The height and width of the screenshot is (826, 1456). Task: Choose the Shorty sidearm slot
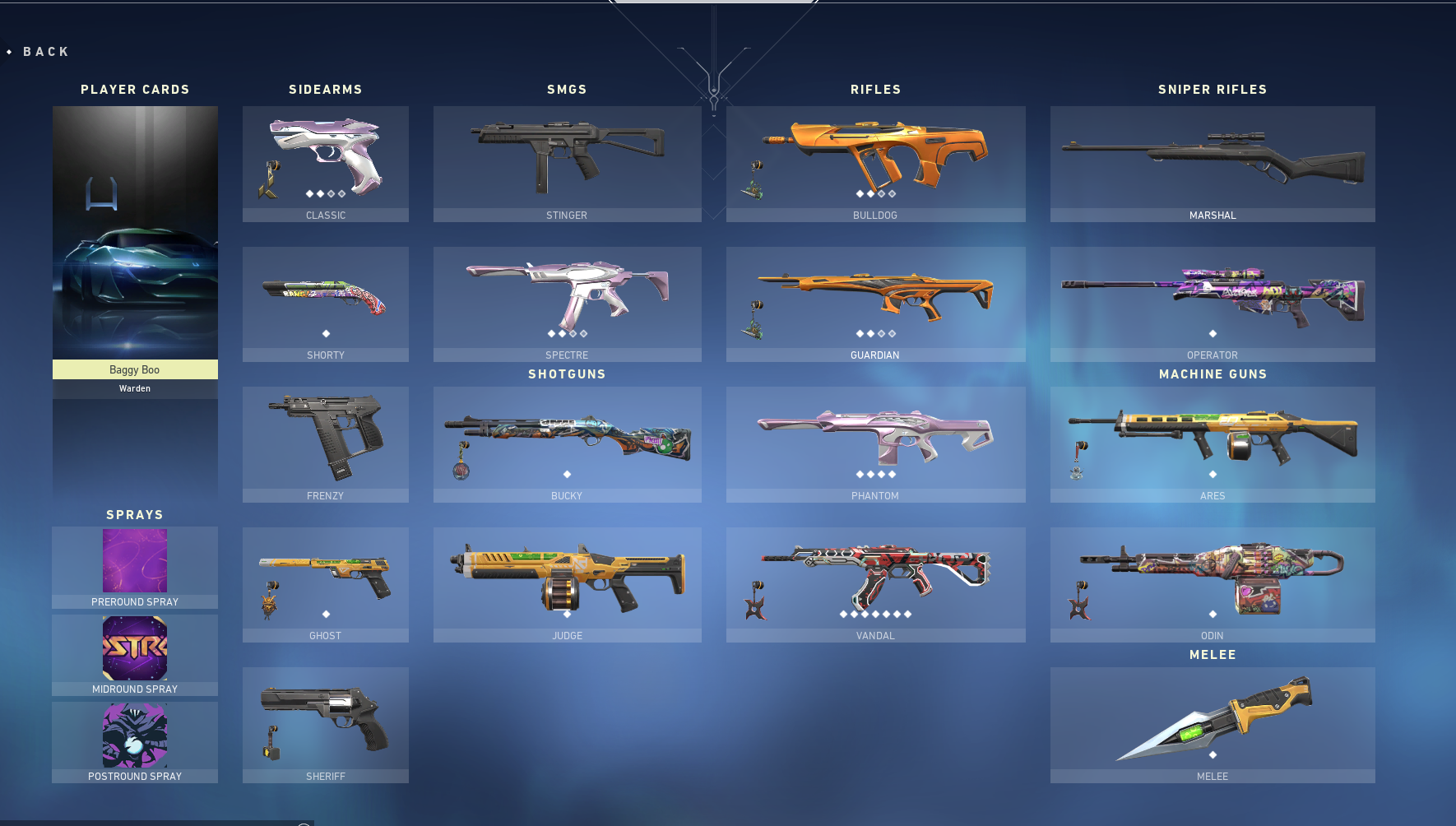point(326,304)
